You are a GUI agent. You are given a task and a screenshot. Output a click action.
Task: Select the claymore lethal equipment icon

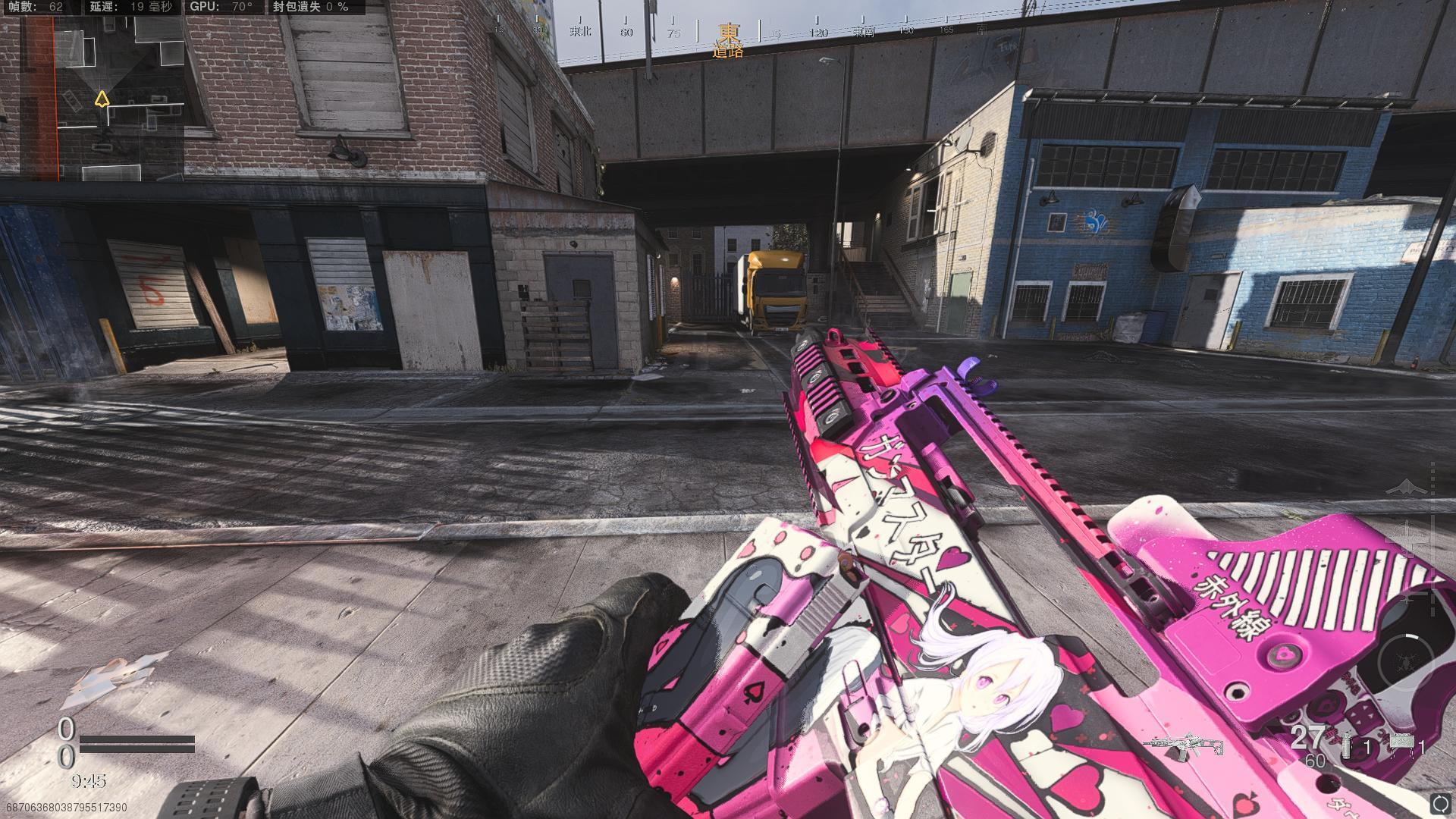click(x=1402, y=744)
